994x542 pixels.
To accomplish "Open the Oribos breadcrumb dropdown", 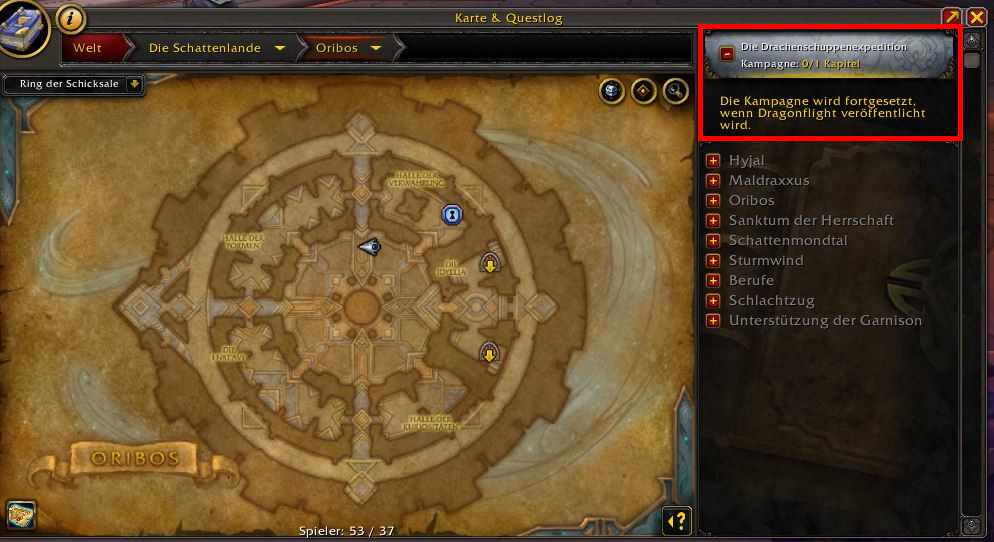I will pos(376,47).
